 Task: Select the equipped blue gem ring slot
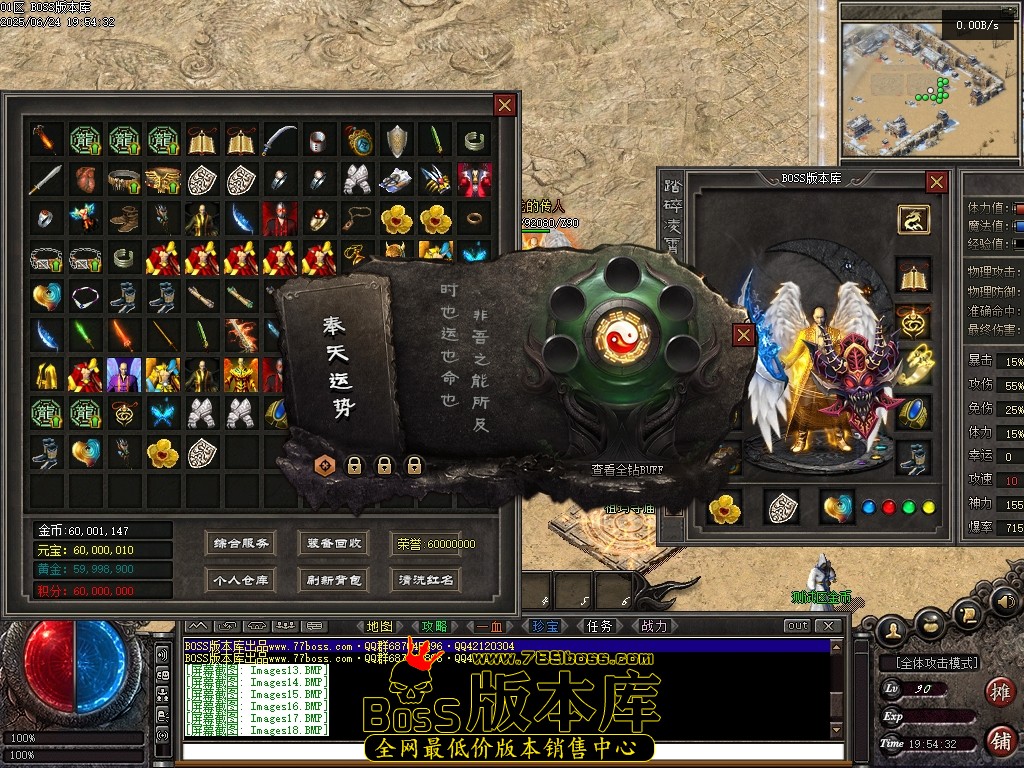pyautogui.click(x=914, y=413)
